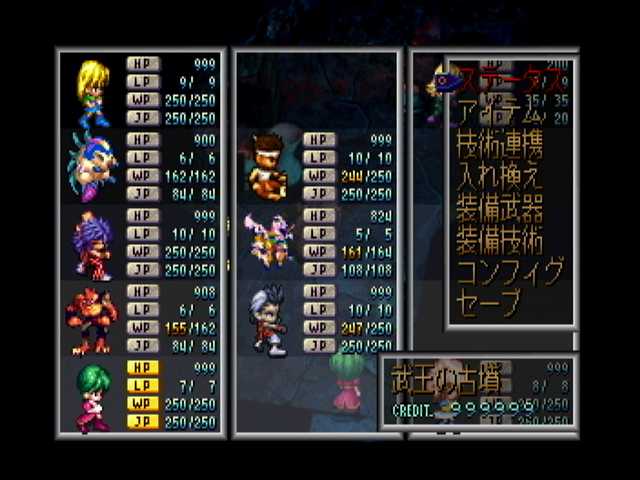Open コンフィグ (Config) settings

pyautogui.click(x=510, y=272)
